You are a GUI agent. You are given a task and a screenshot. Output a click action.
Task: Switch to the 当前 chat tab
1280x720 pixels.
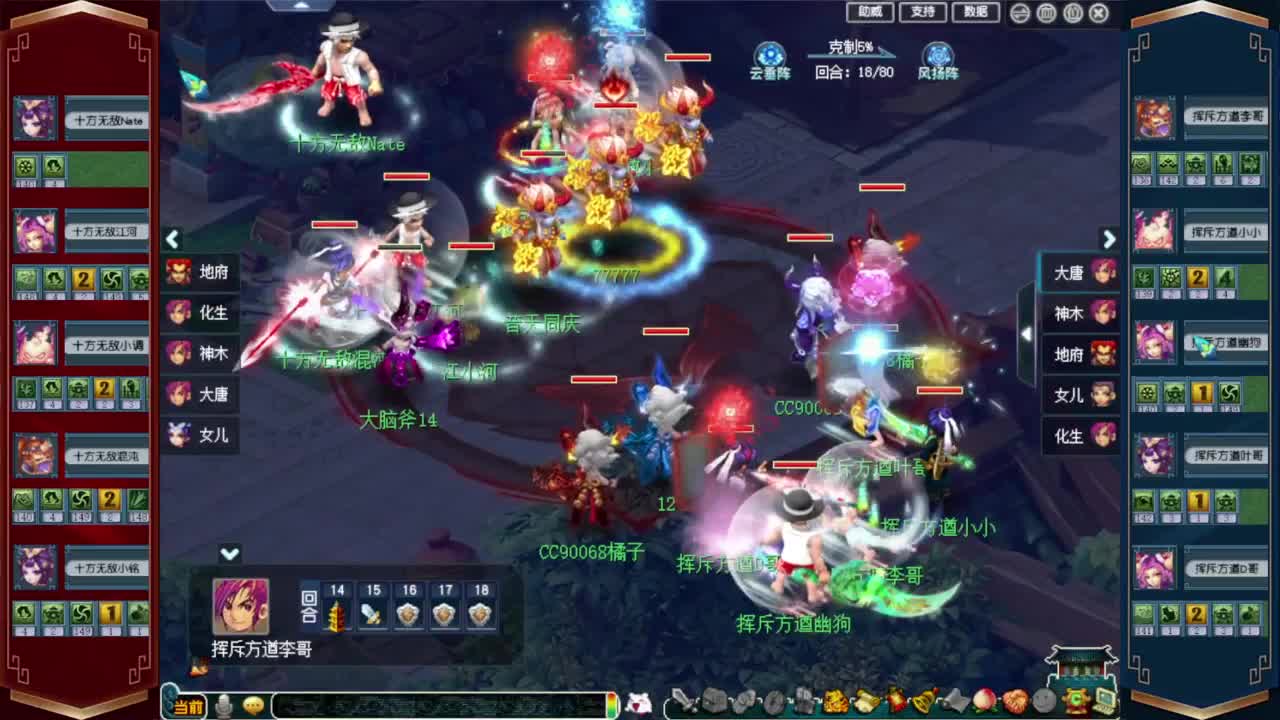click(190, 702)
